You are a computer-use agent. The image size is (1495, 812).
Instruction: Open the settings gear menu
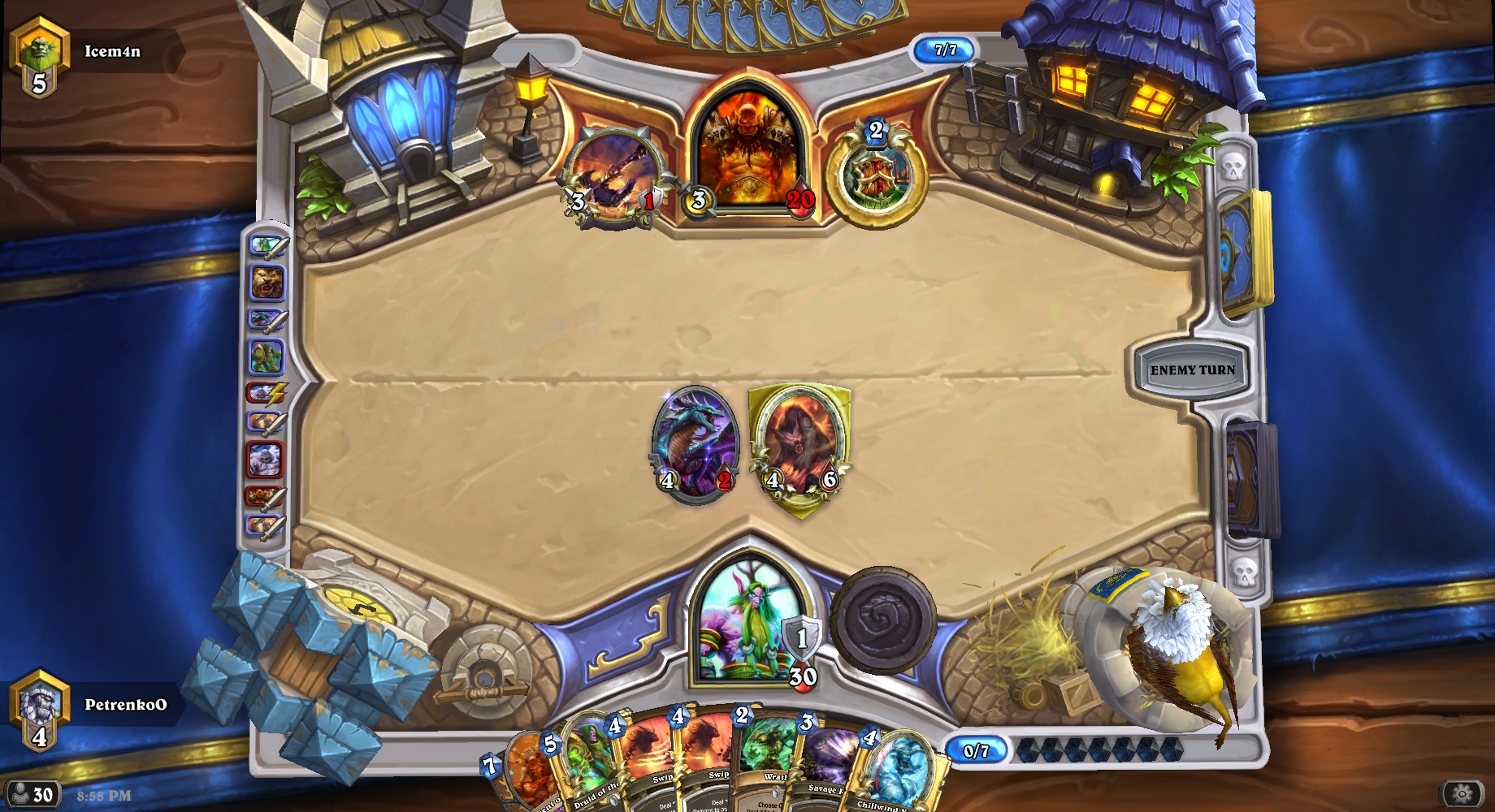pos(1462,793)
